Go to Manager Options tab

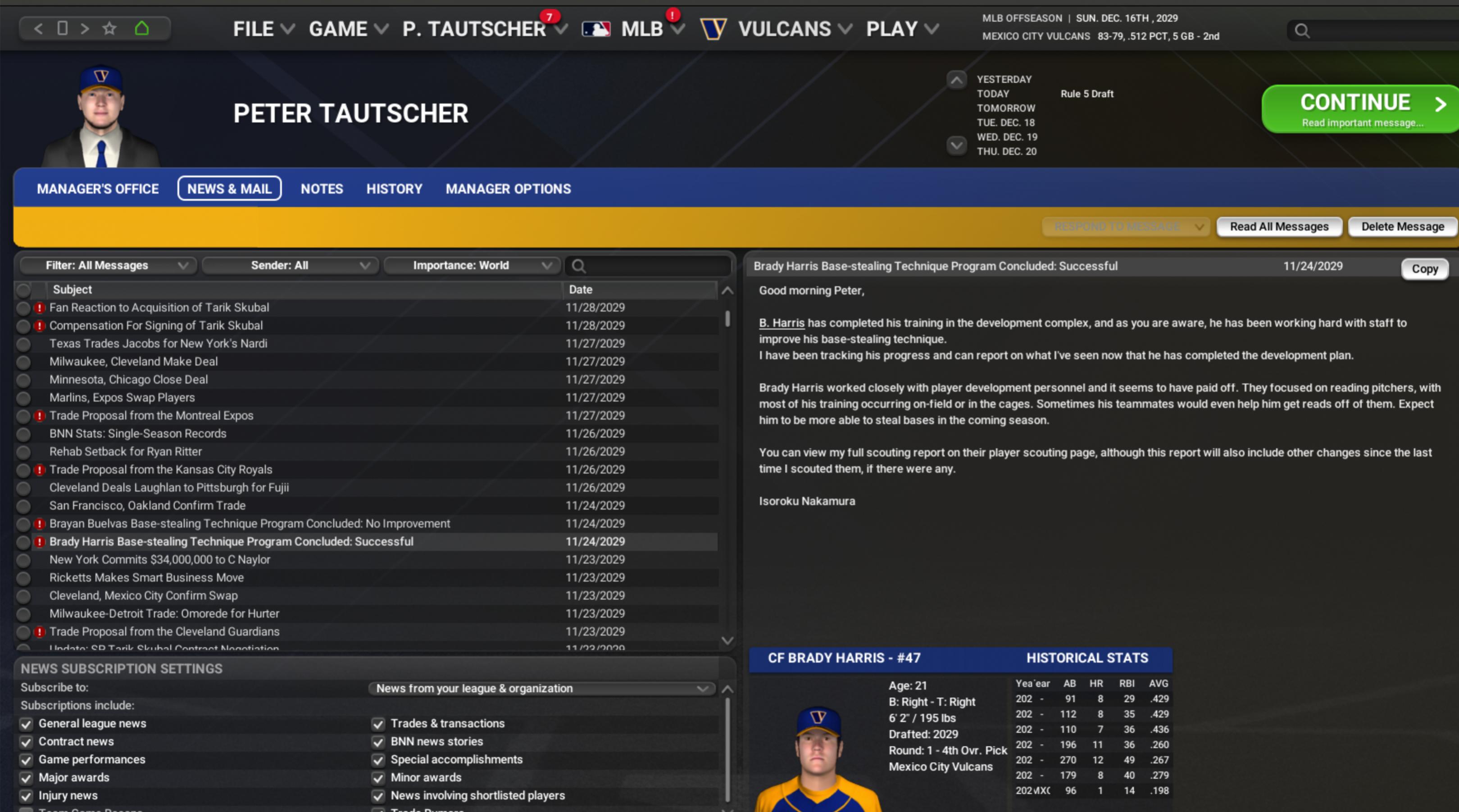tap(508, 189)
